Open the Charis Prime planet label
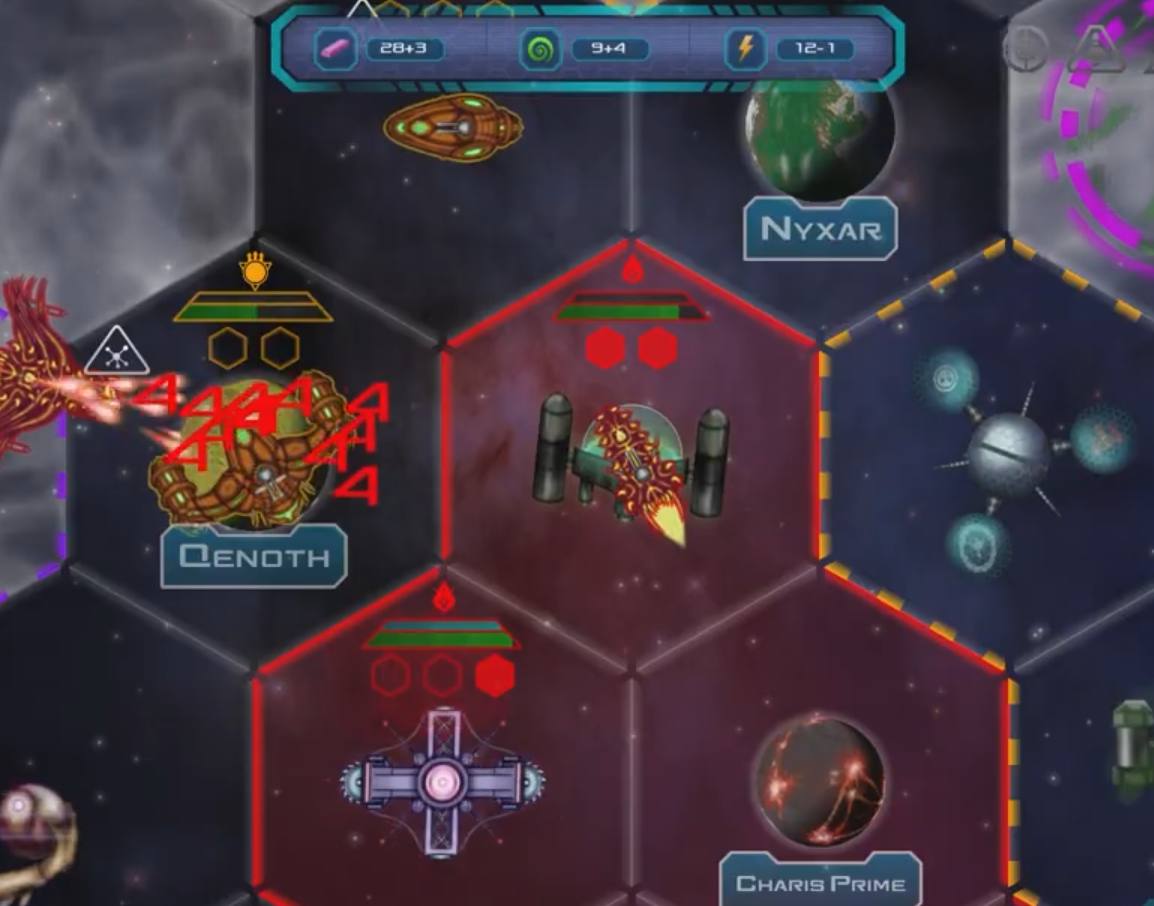 point(820,882)
